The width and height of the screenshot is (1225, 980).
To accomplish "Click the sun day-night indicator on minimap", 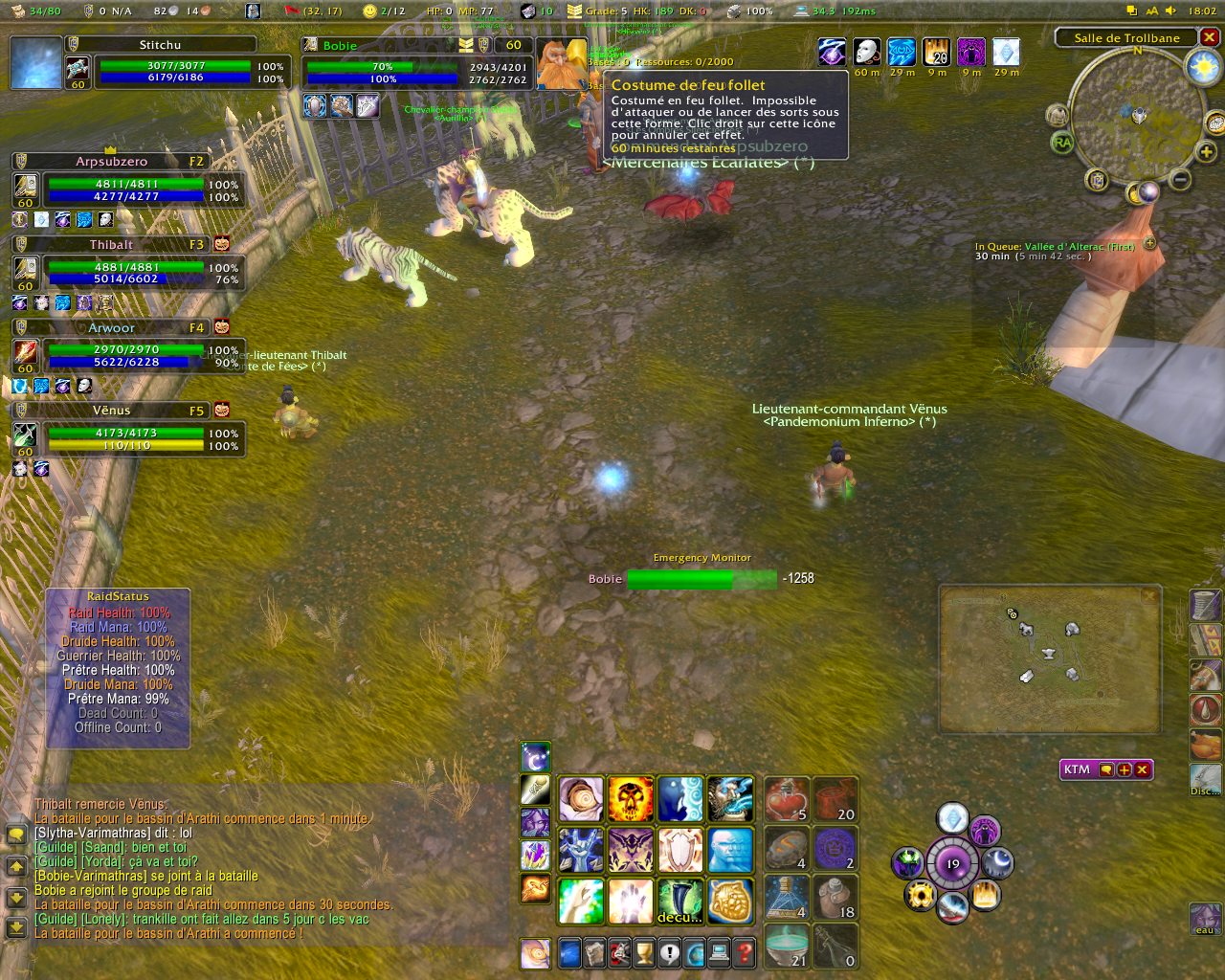I will pos(1201,67).
